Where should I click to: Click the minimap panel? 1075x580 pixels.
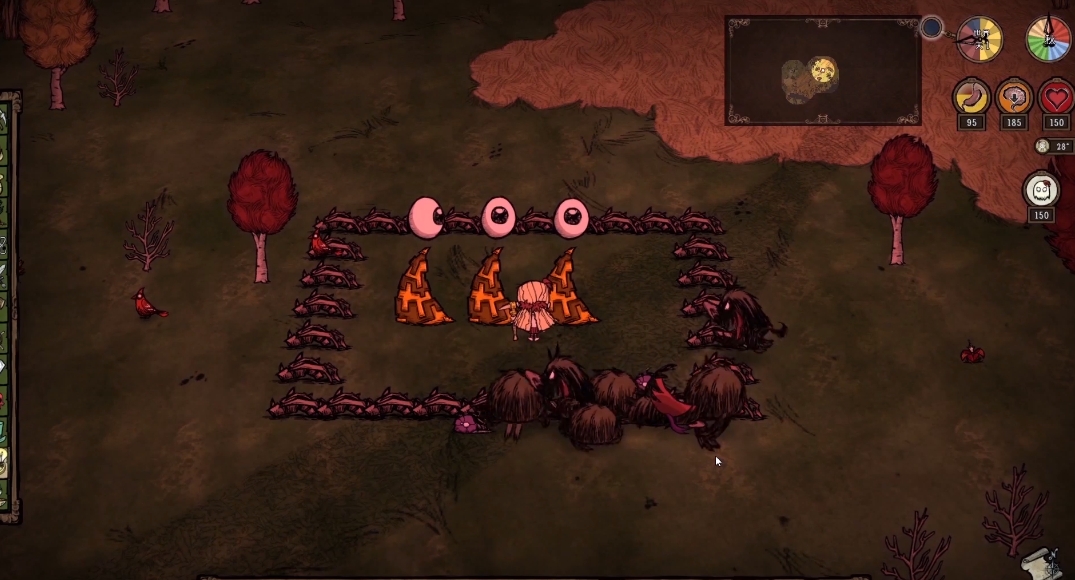[822, 71]
